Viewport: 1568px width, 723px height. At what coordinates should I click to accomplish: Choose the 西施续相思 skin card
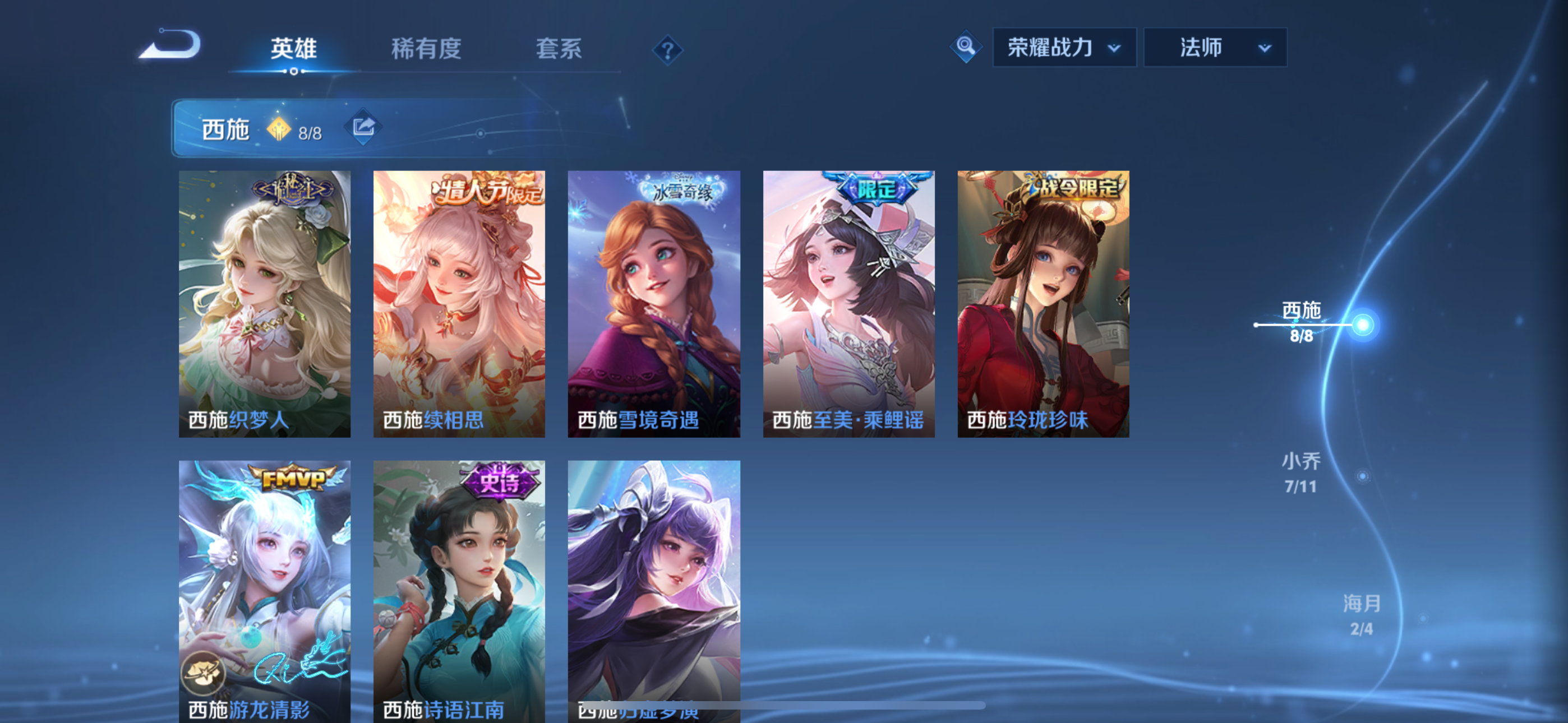459,303
